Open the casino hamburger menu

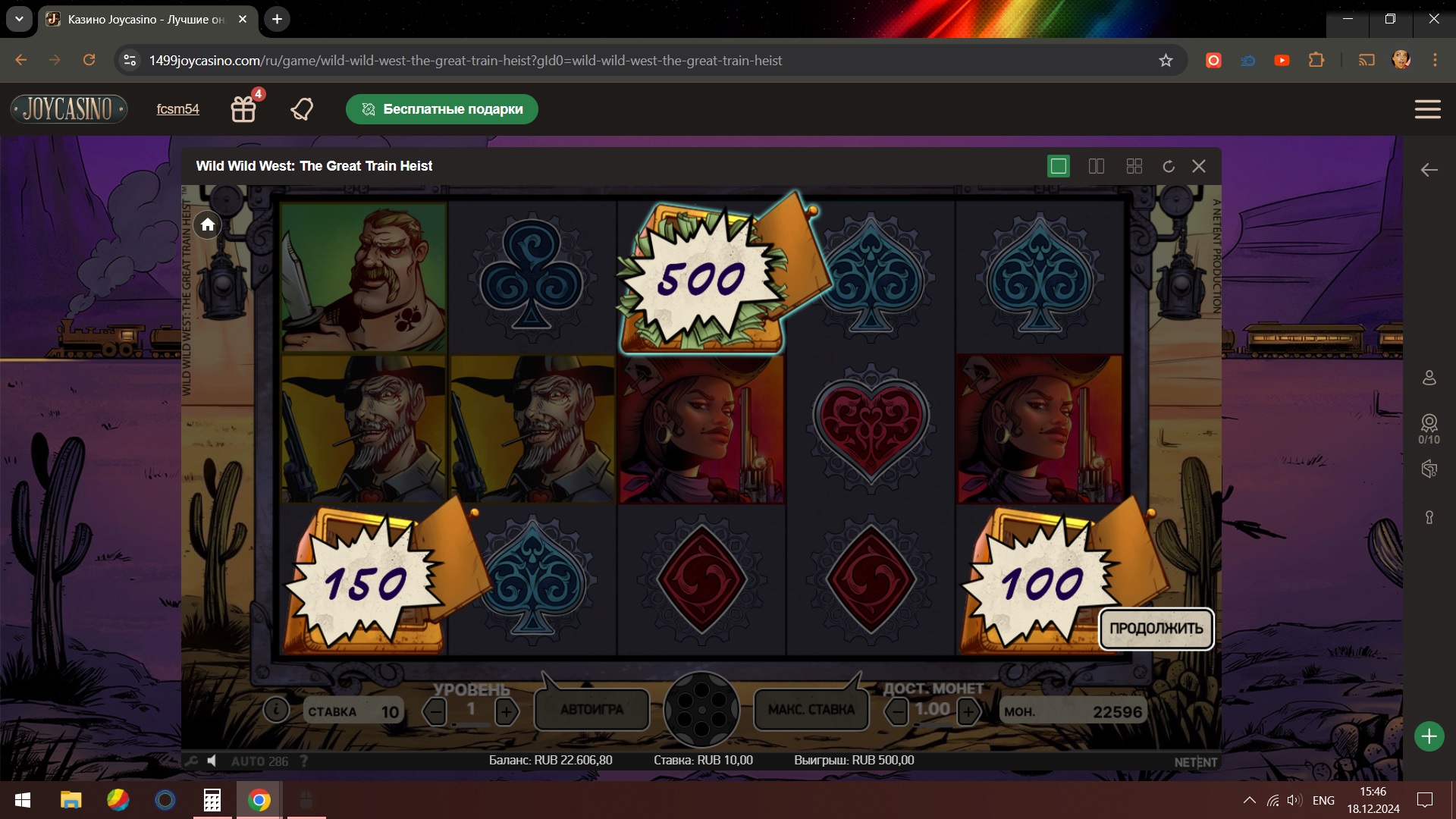click(1427, 109)
